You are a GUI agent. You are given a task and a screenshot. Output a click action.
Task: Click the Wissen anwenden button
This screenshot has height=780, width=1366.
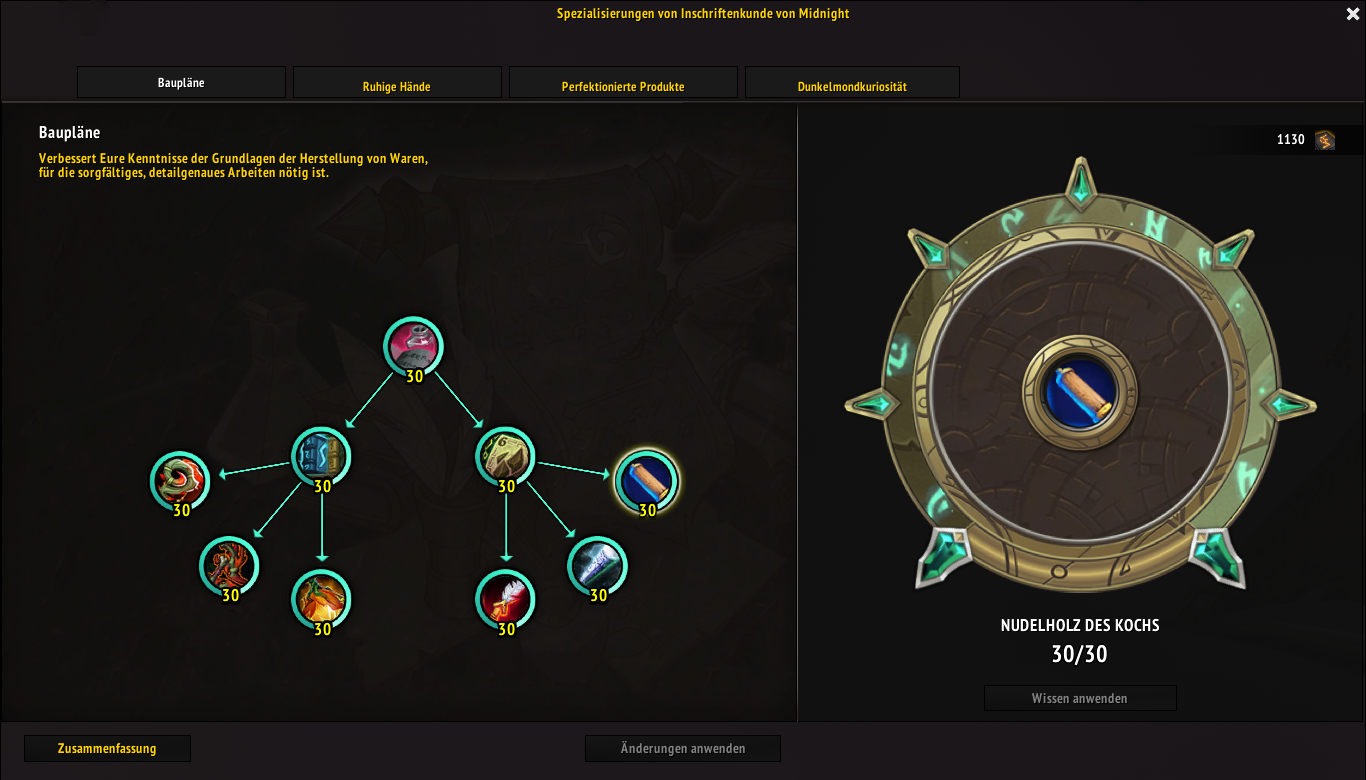pyautogui.click(x=1080, y=698)
